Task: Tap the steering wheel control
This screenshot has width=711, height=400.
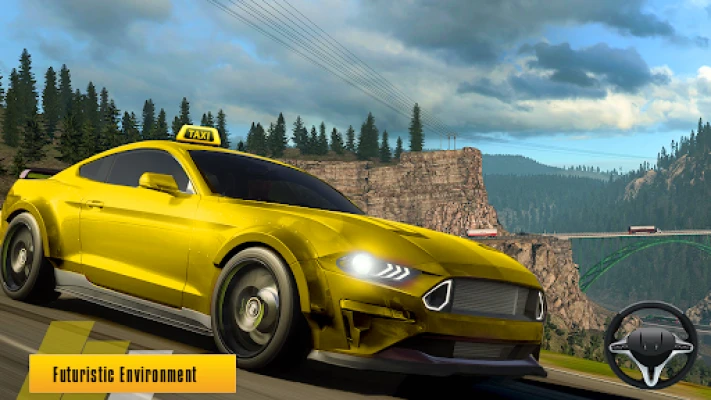Action: (x=651, y=345)
